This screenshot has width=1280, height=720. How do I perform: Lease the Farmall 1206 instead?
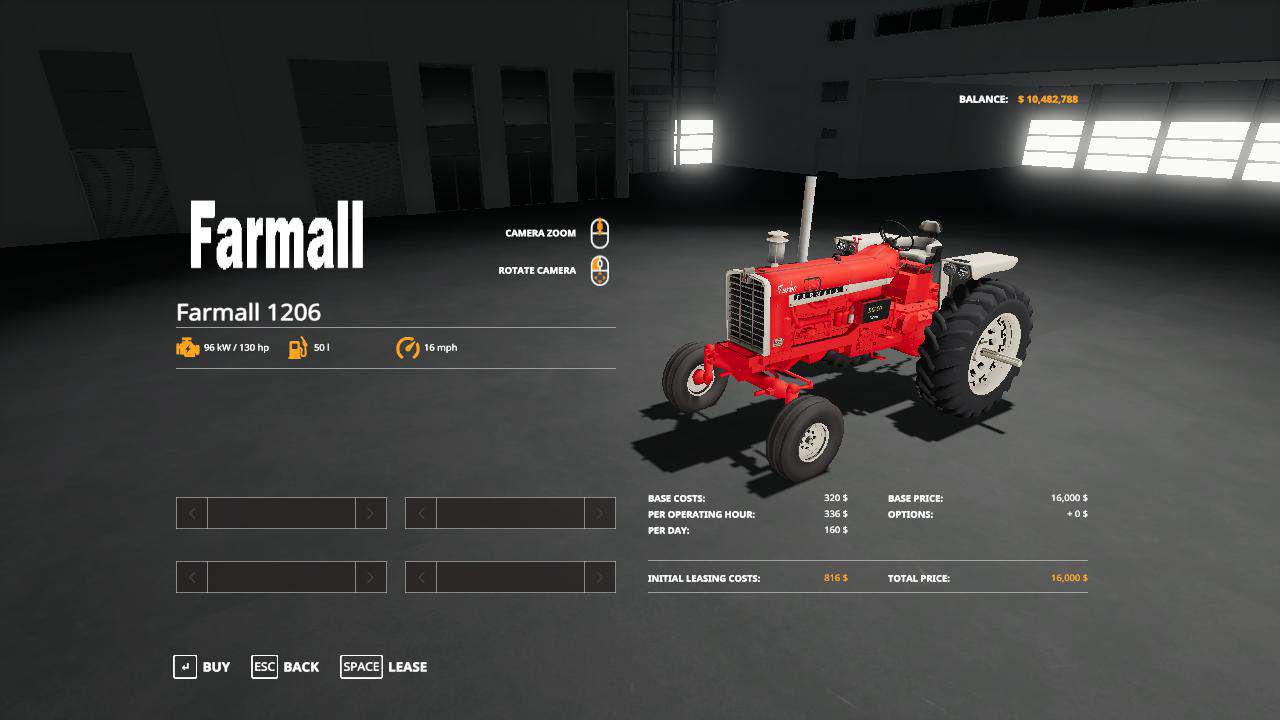384,667
